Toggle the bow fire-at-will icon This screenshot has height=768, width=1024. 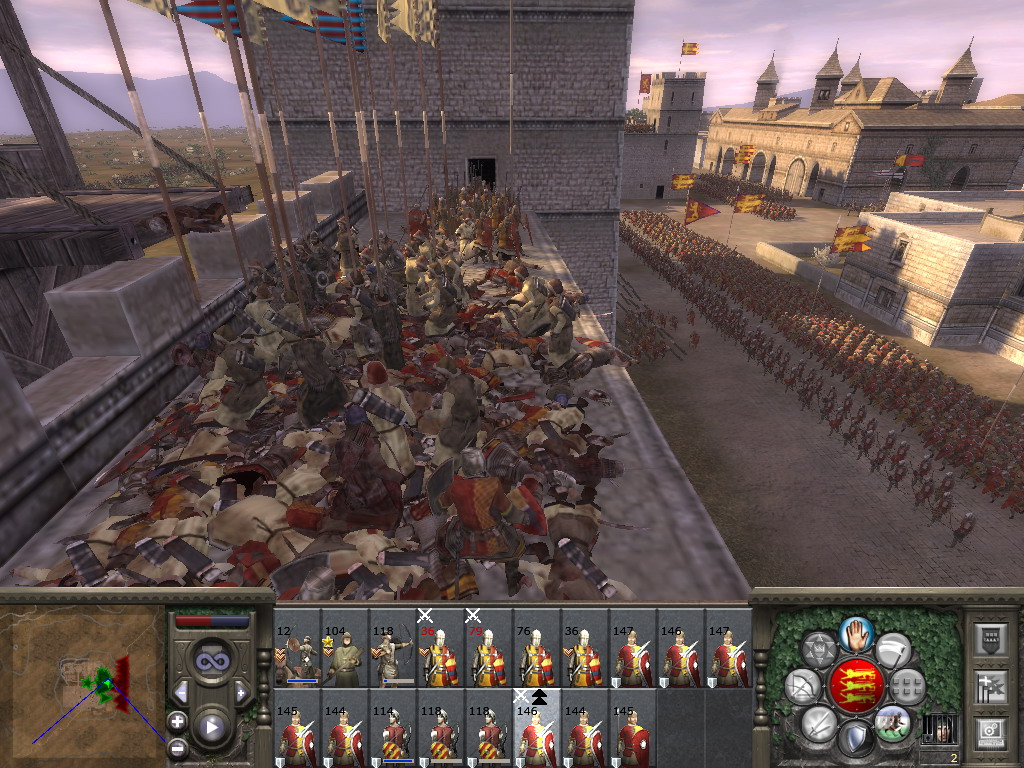803,687
